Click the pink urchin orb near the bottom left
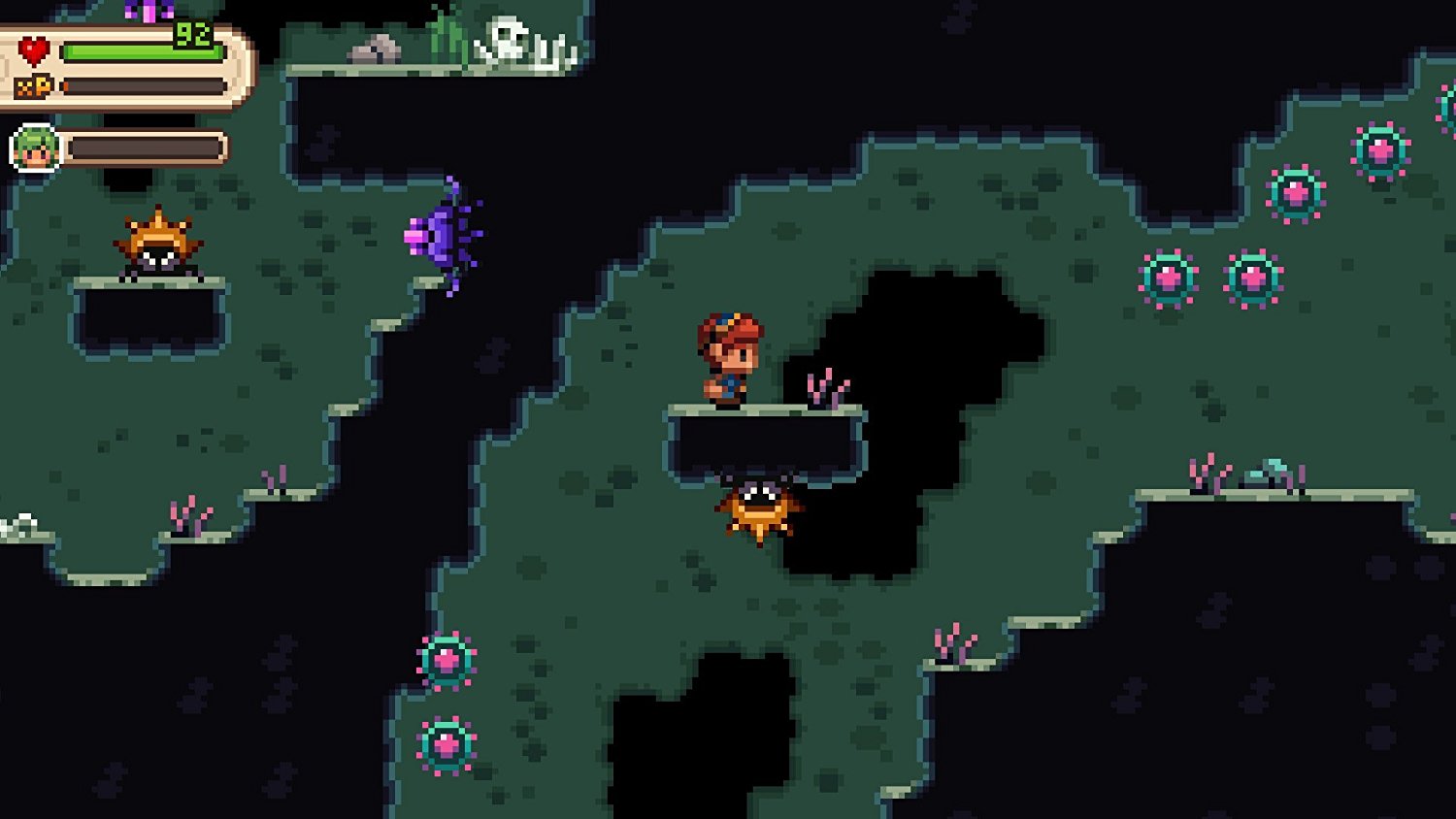Screen dimensions: 1456x819 pyautogui.click(x=447, y=660)
